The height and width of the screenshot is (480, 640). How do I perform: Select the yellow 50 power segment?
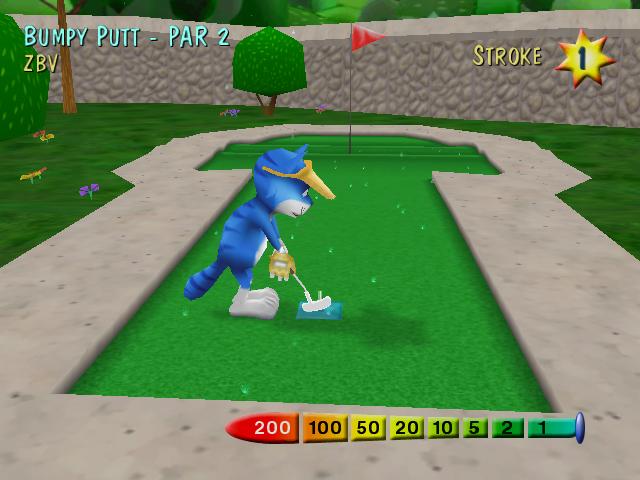pos(369,429)
